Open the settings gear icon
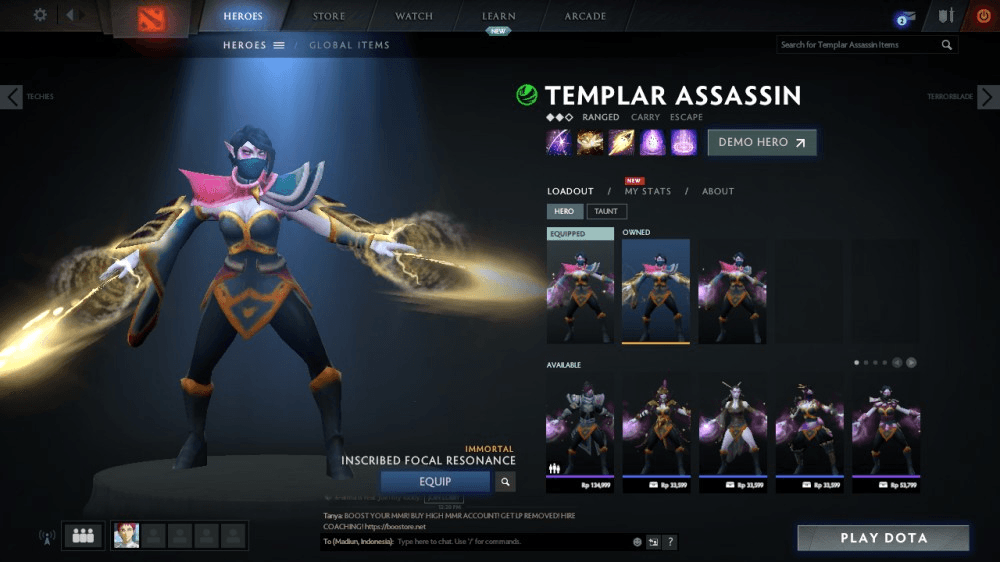The image size is (1000, 562). [40, 15]
